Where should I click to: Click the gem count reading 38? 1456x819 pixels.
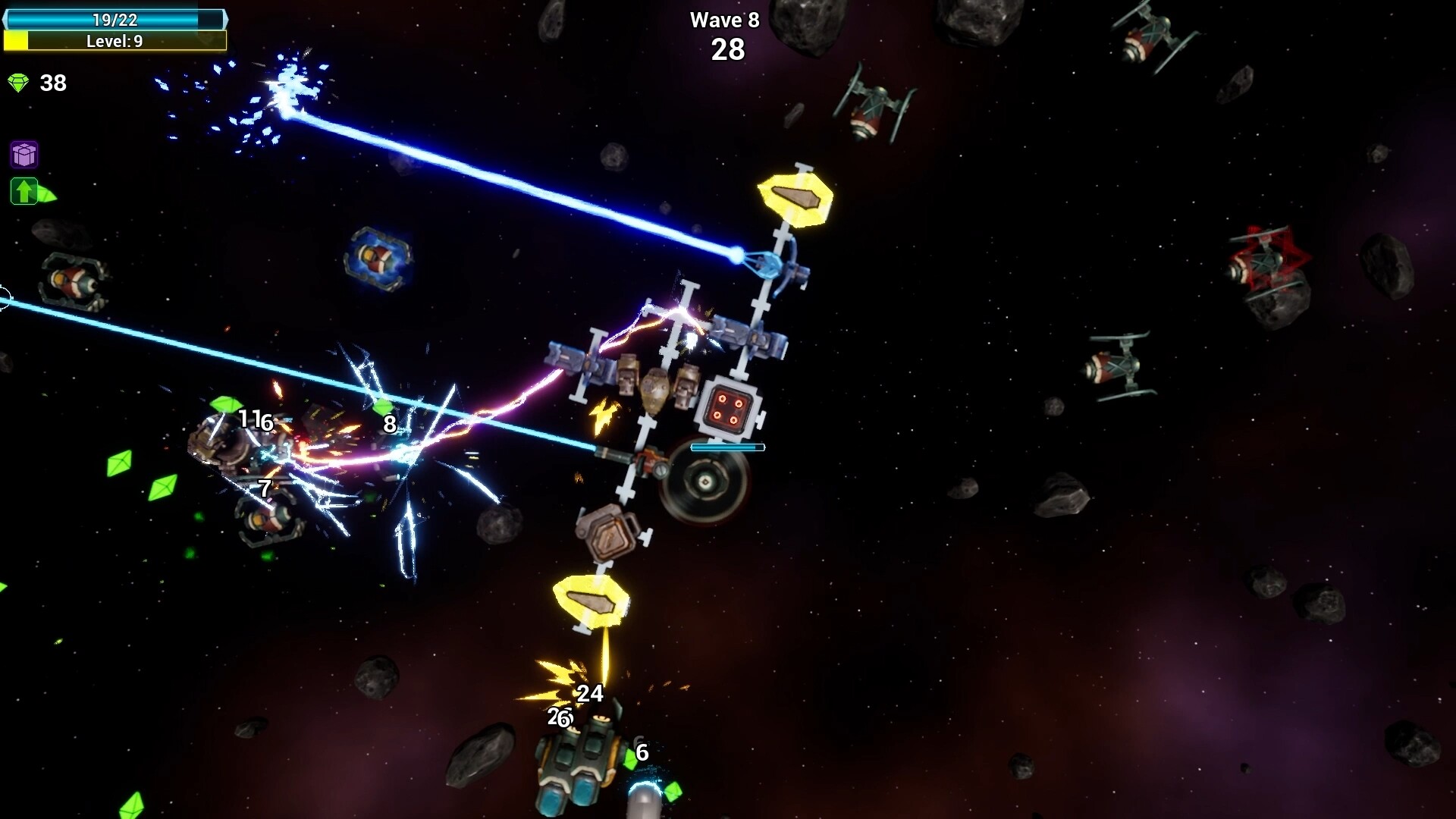pos(52,83)
